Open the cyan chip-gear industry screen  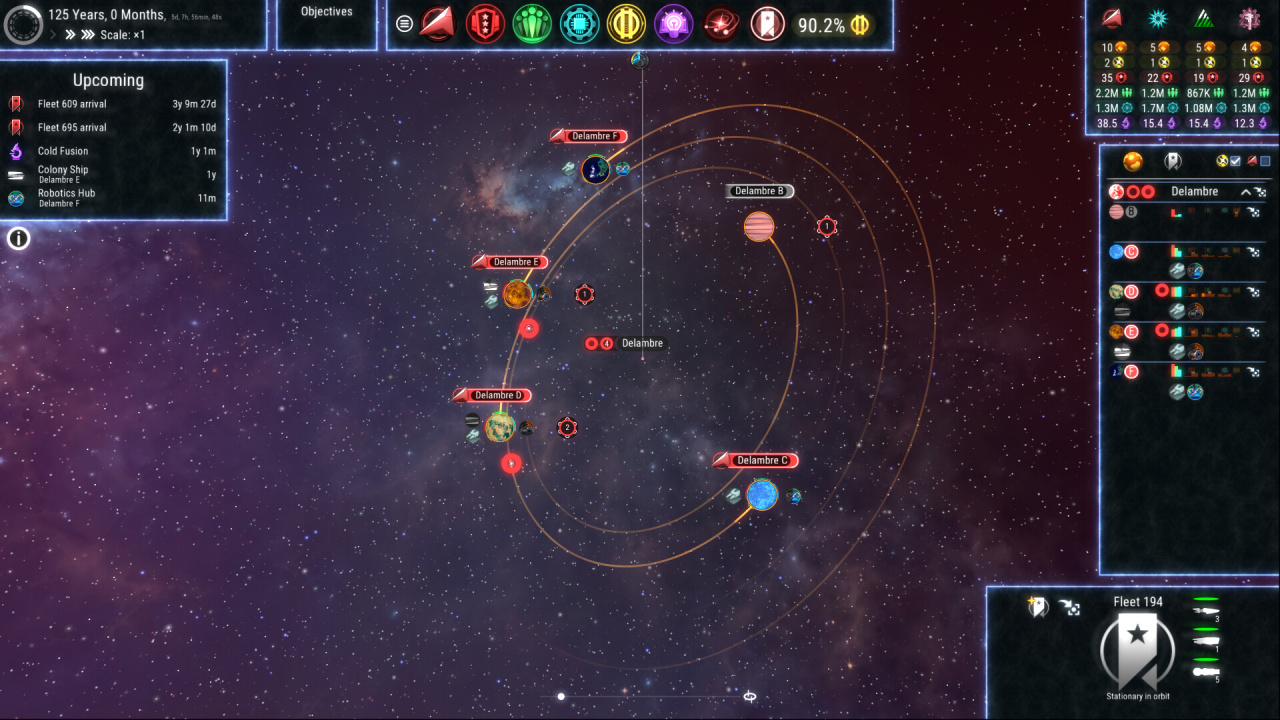pyautogui.click(x=579, y=24)
